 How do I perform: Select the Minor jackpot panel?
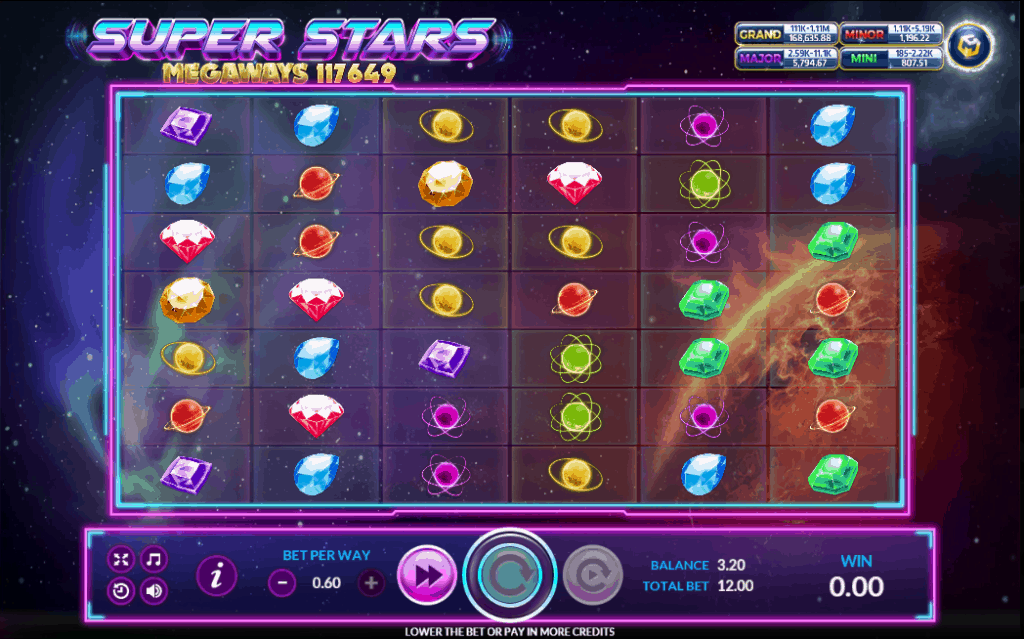click(891, 35)
